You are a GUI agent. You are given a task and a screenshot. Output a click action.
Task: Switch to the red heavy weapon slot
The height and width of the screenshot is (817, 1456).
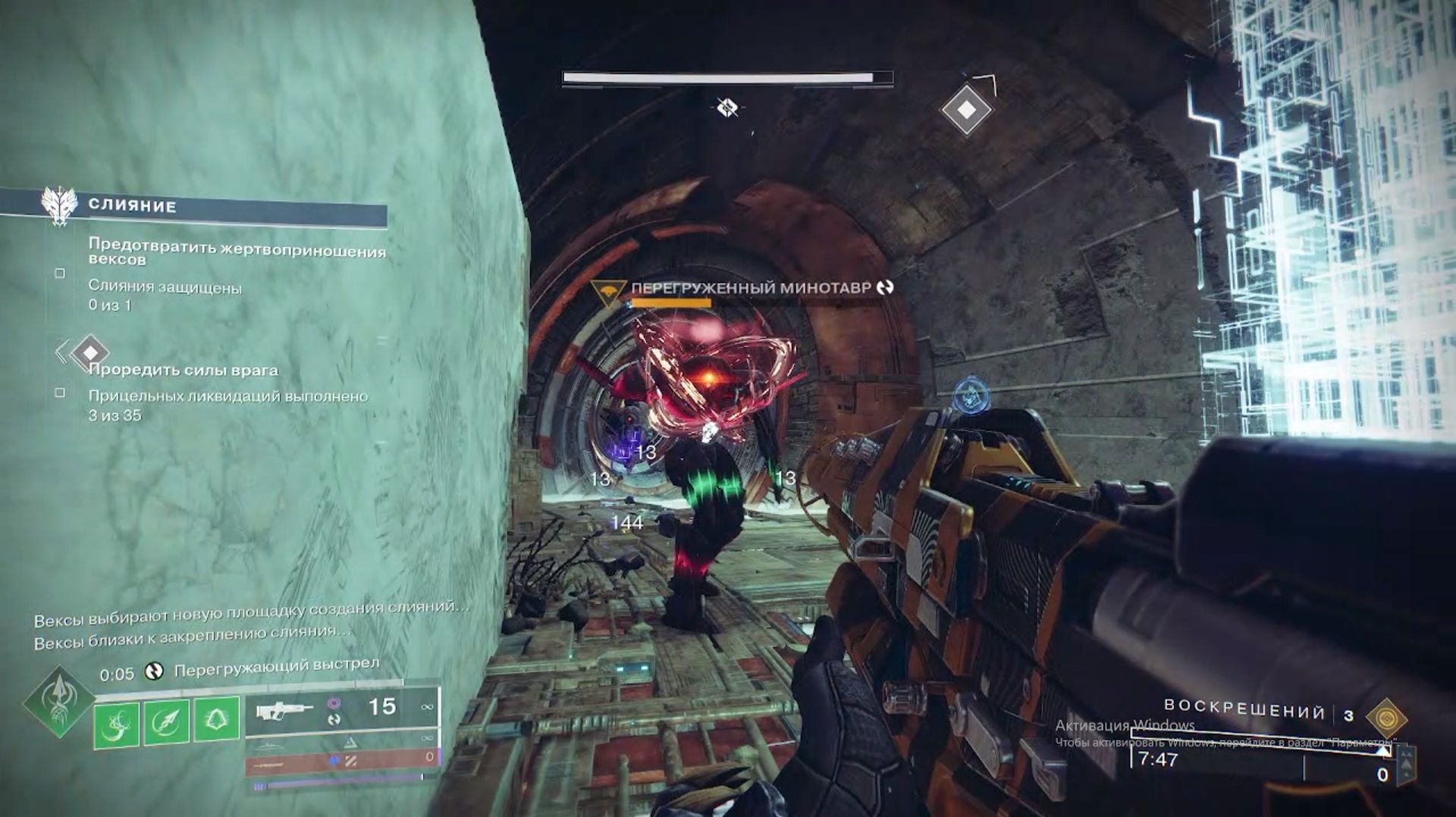point(341,760)
